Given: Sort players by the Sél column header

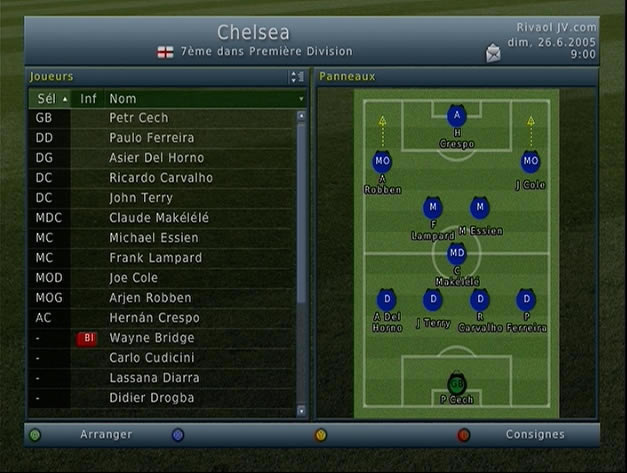Looking at the screenshot, I should [50, 99].
